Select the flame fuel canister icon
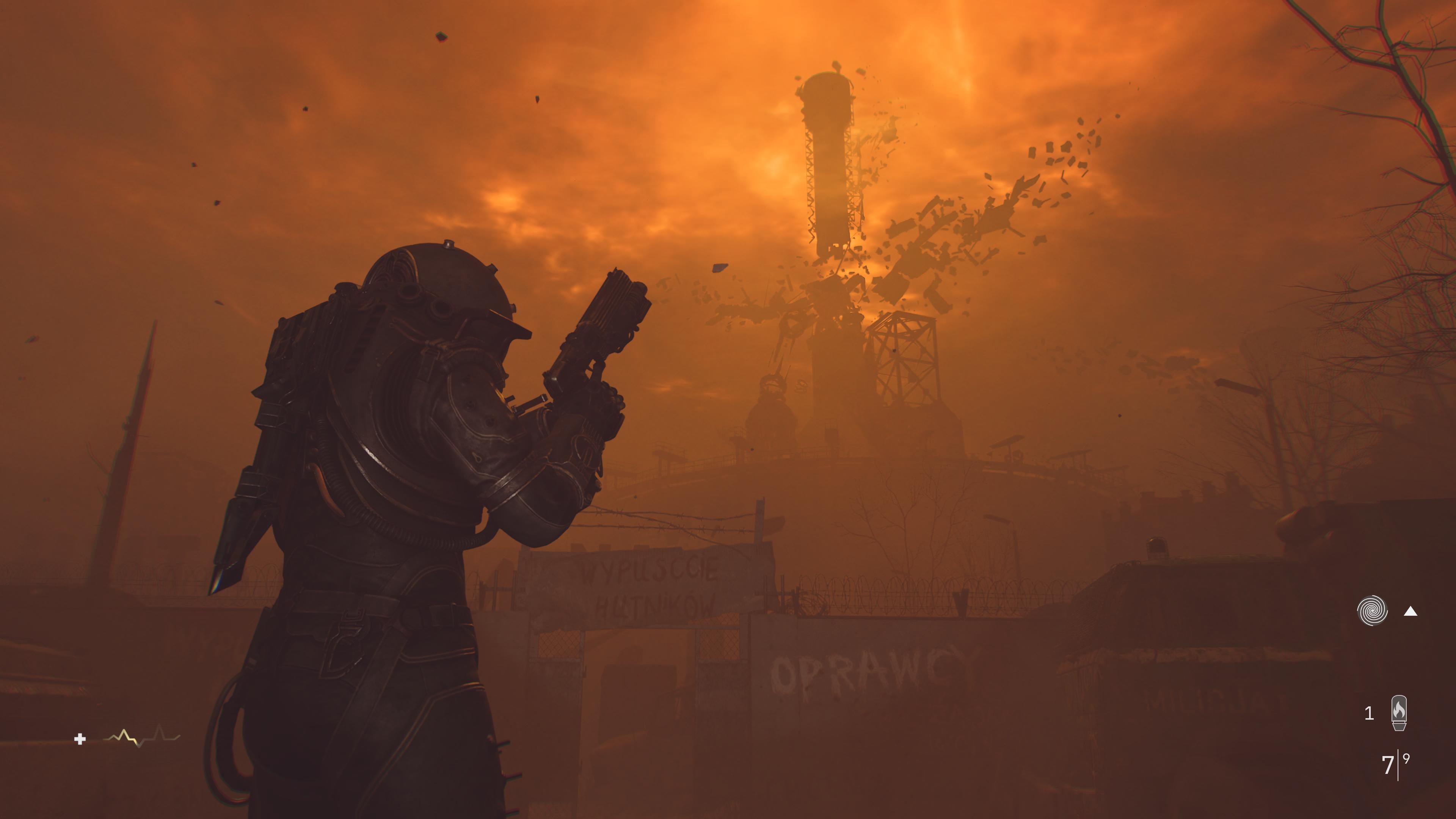The image size is (1456, 819). coord(1399,713)
